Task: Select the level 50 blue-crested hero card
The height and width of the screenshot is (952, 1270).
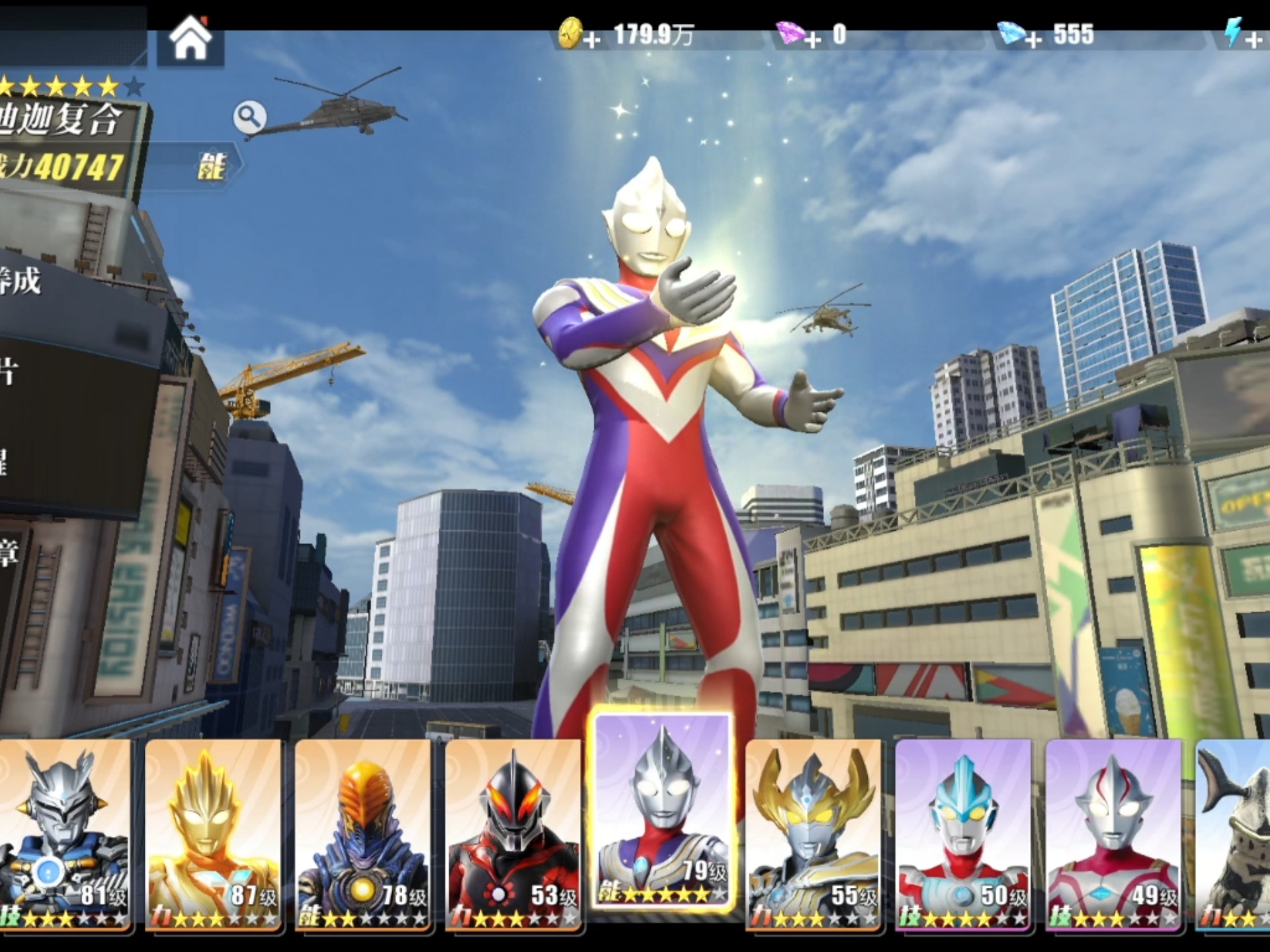Action: [963, 834]
